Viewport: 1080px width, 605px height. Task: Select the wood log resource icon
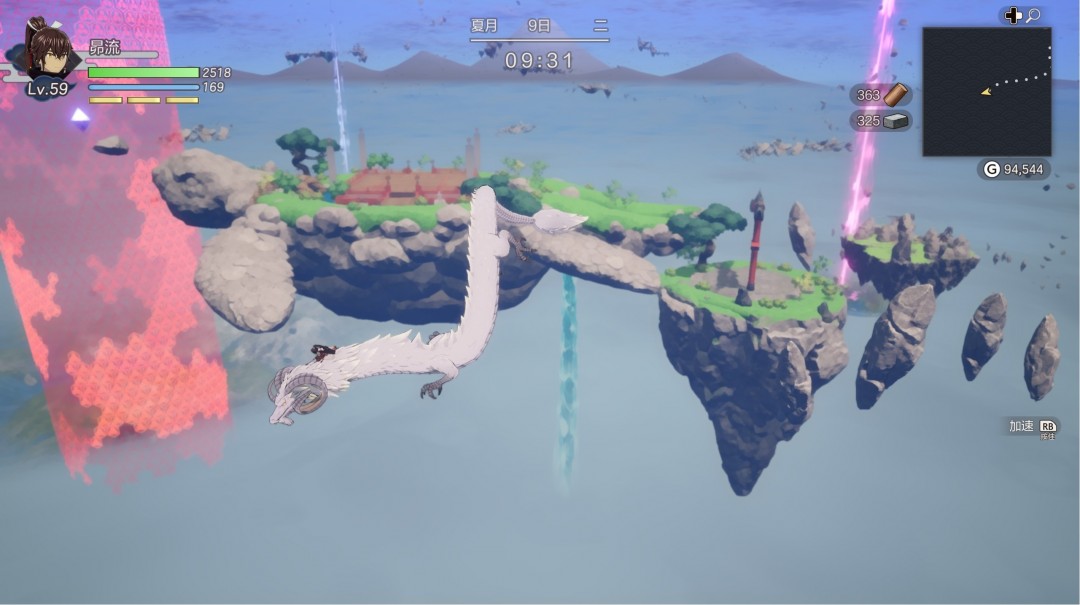(x=897, y=95)
